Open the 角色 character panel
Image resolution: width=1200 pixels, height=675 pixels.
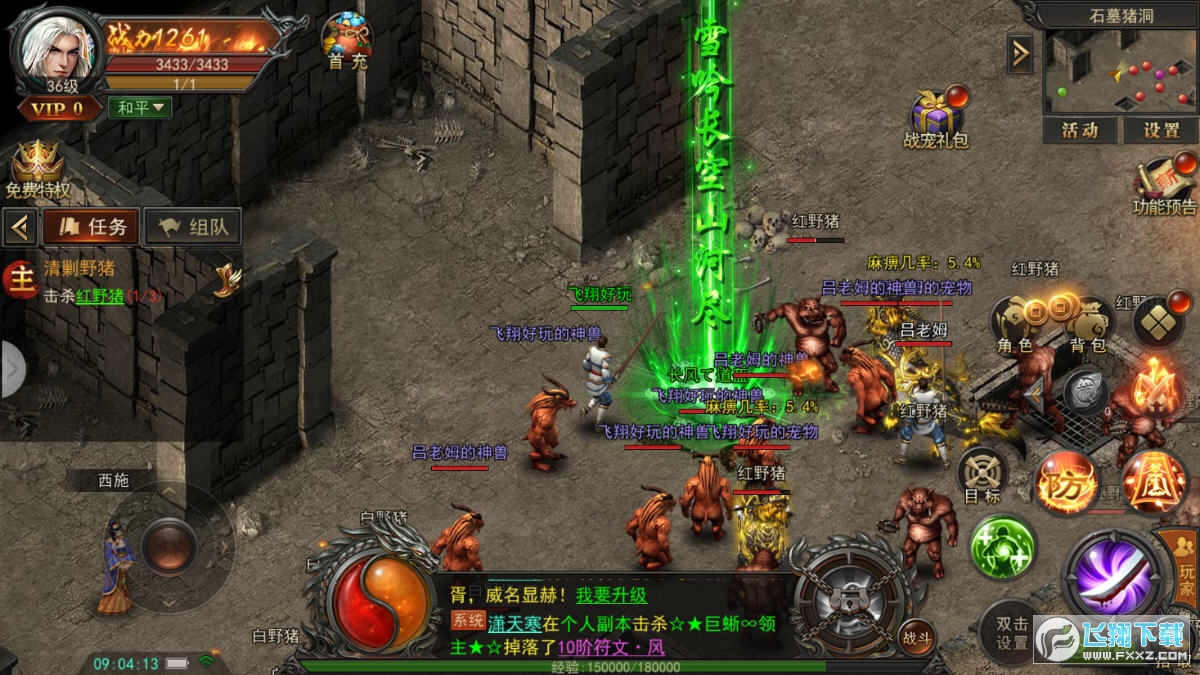[x=1015, y=325]
